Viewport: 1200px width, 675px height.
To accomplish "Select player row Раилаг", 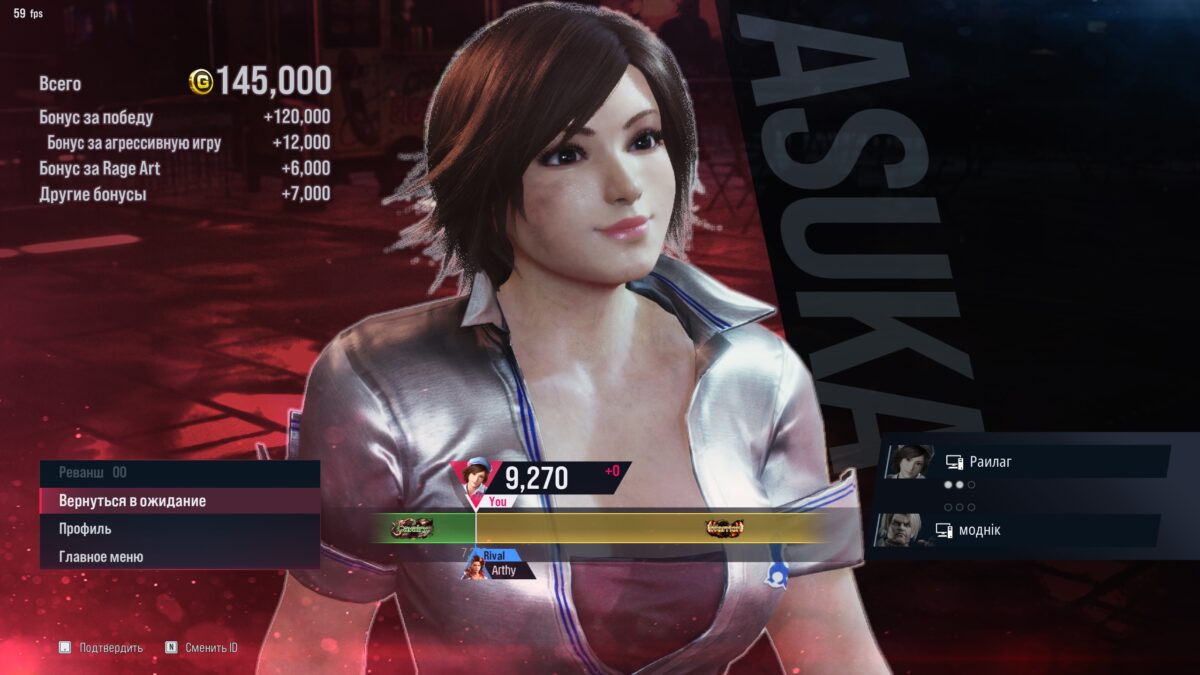I will pos(1030,462).
